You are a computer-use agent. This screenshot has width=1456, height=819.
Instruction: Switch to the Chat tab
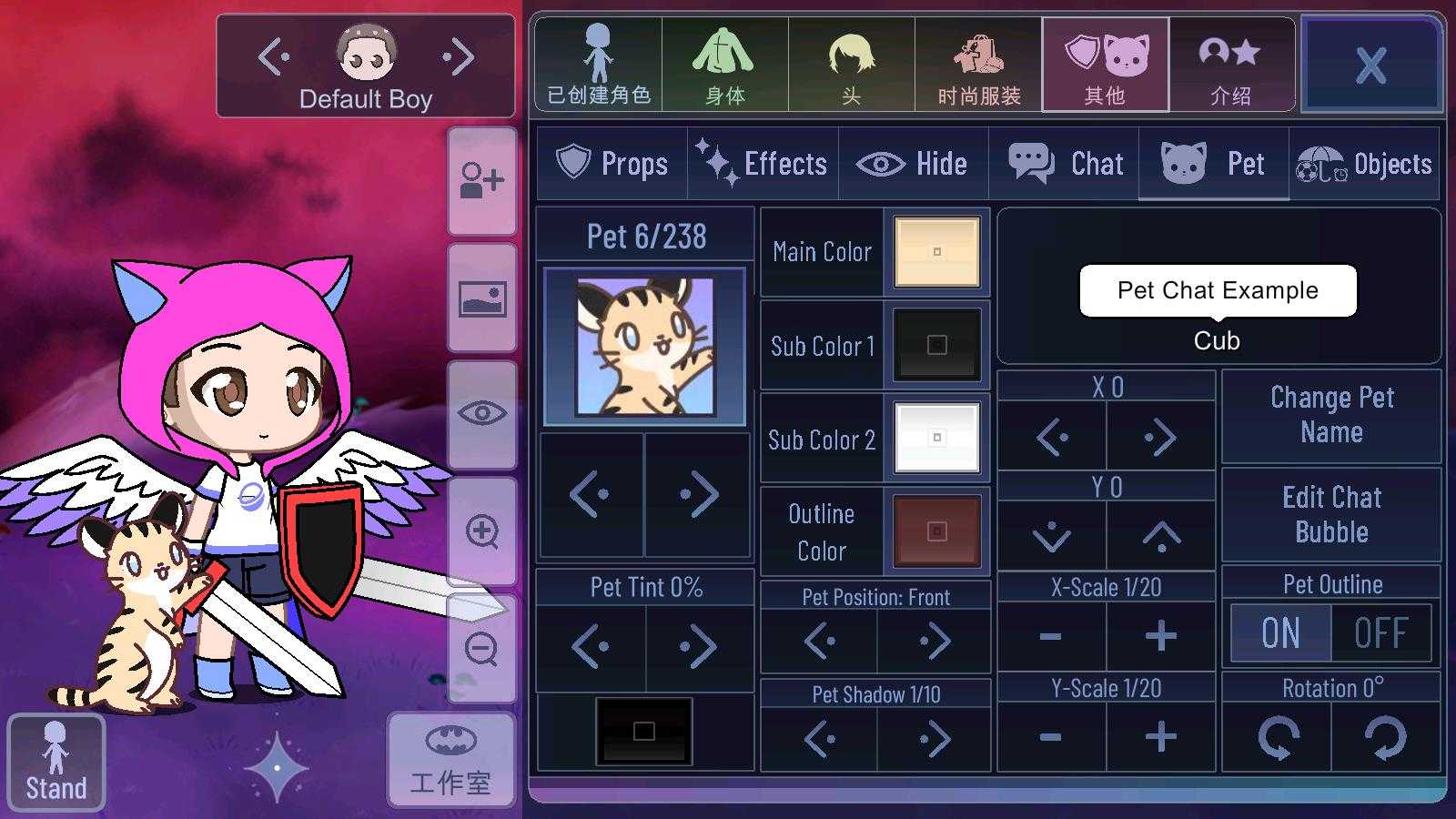[1065, 164]
